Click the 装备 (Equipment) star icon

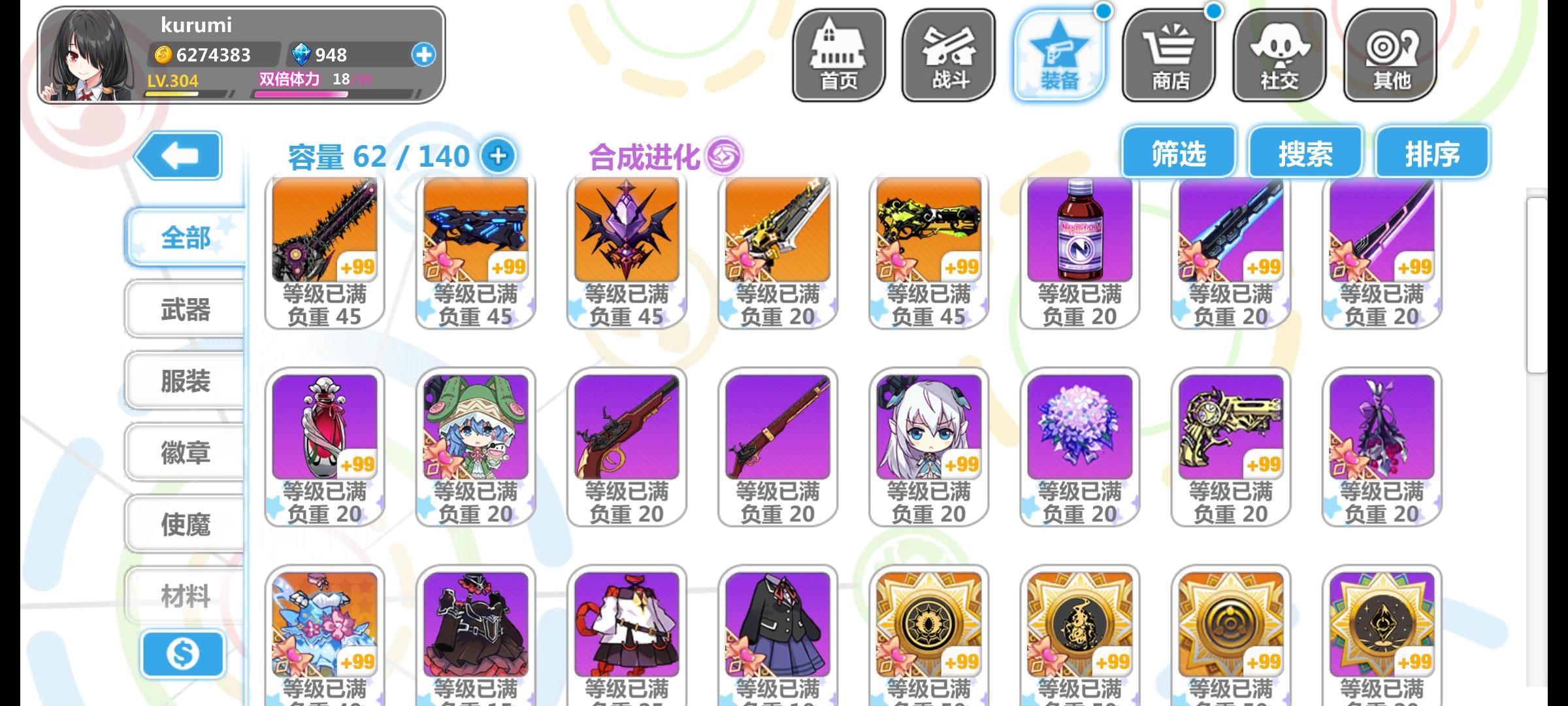click(1058, 52)
